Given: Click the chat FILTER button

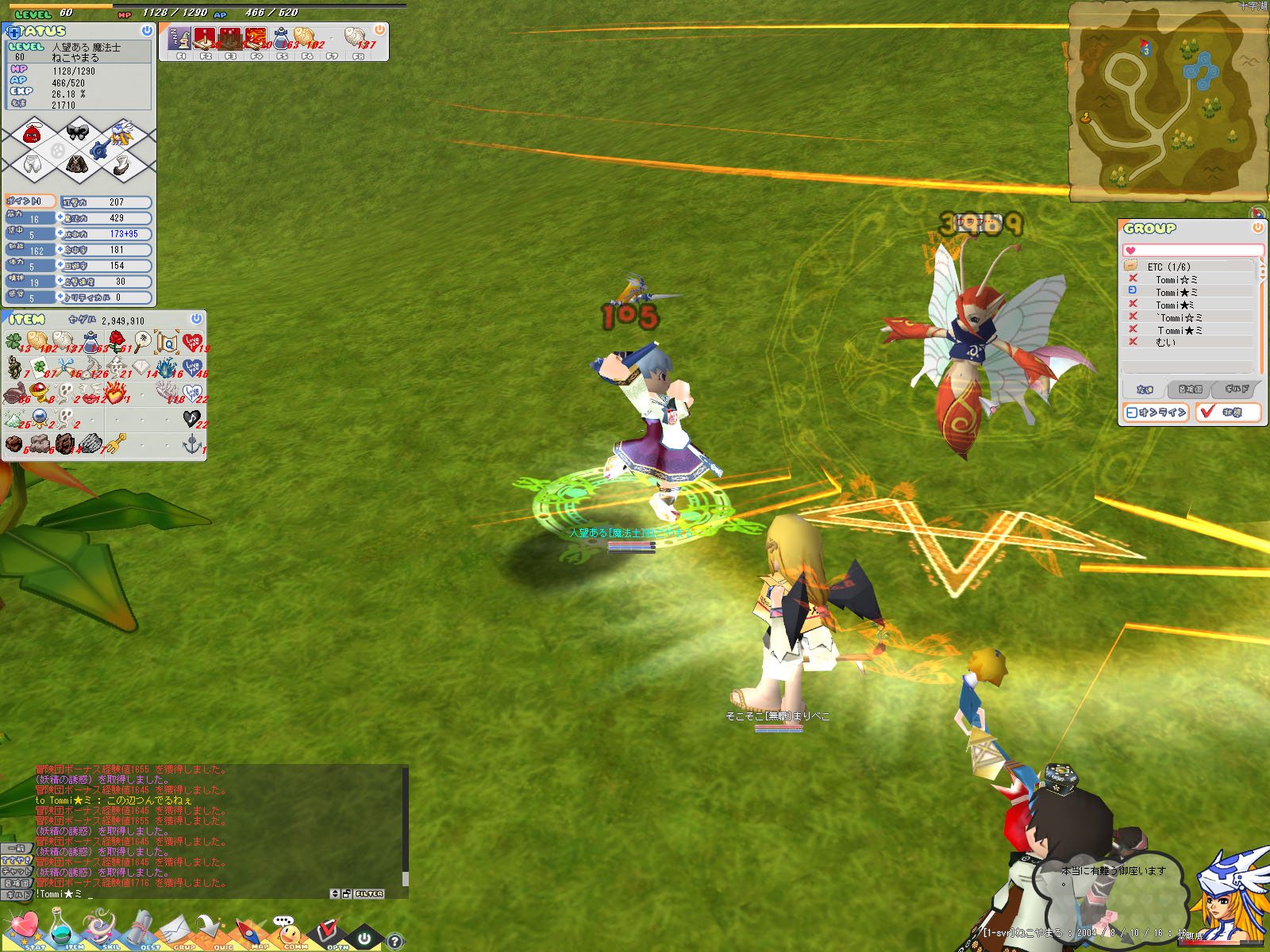Looking at the screenshot, I should coord(369,894).
